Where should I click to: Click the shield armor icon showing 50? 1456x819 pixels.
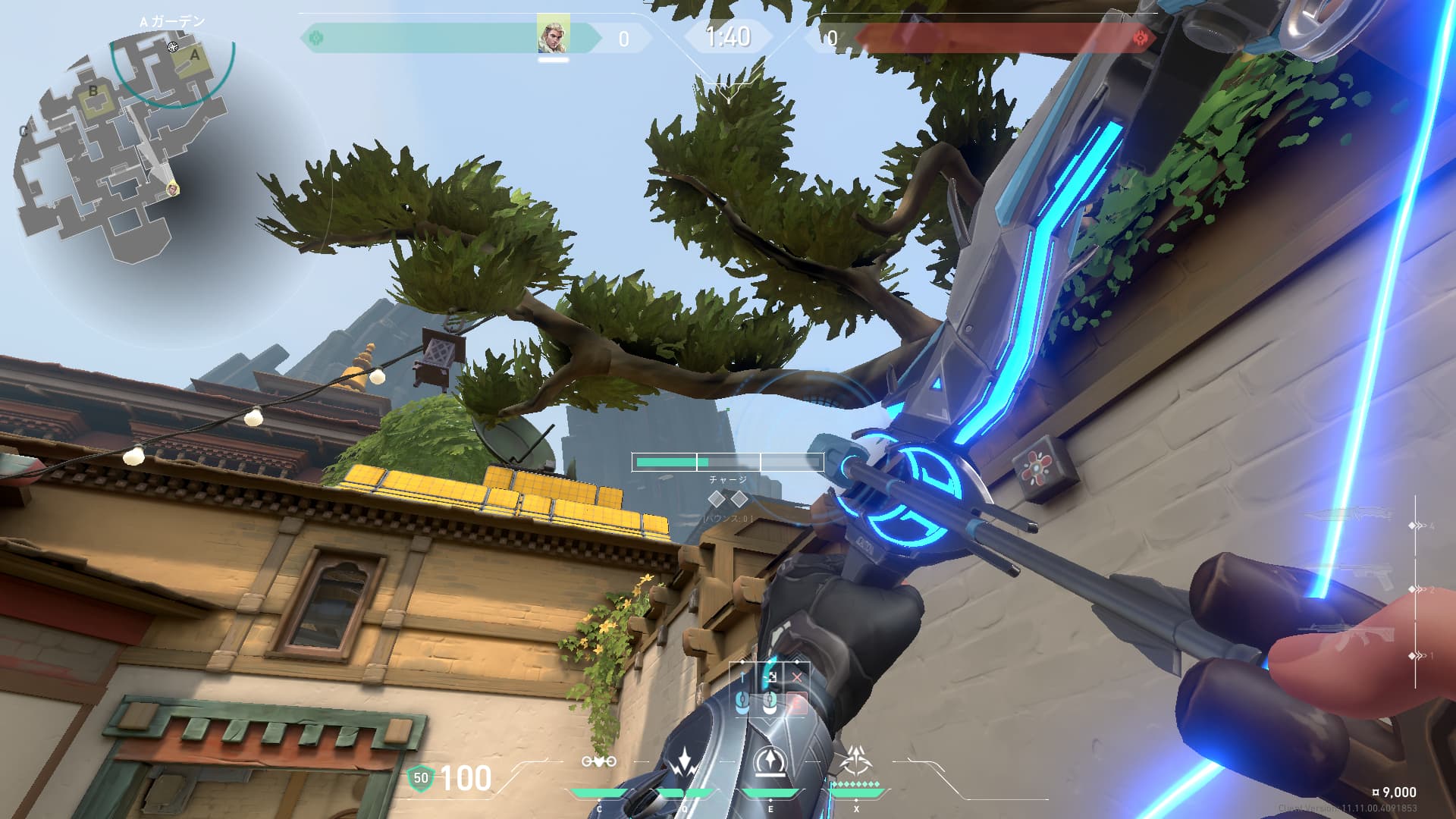click(421, 778)
